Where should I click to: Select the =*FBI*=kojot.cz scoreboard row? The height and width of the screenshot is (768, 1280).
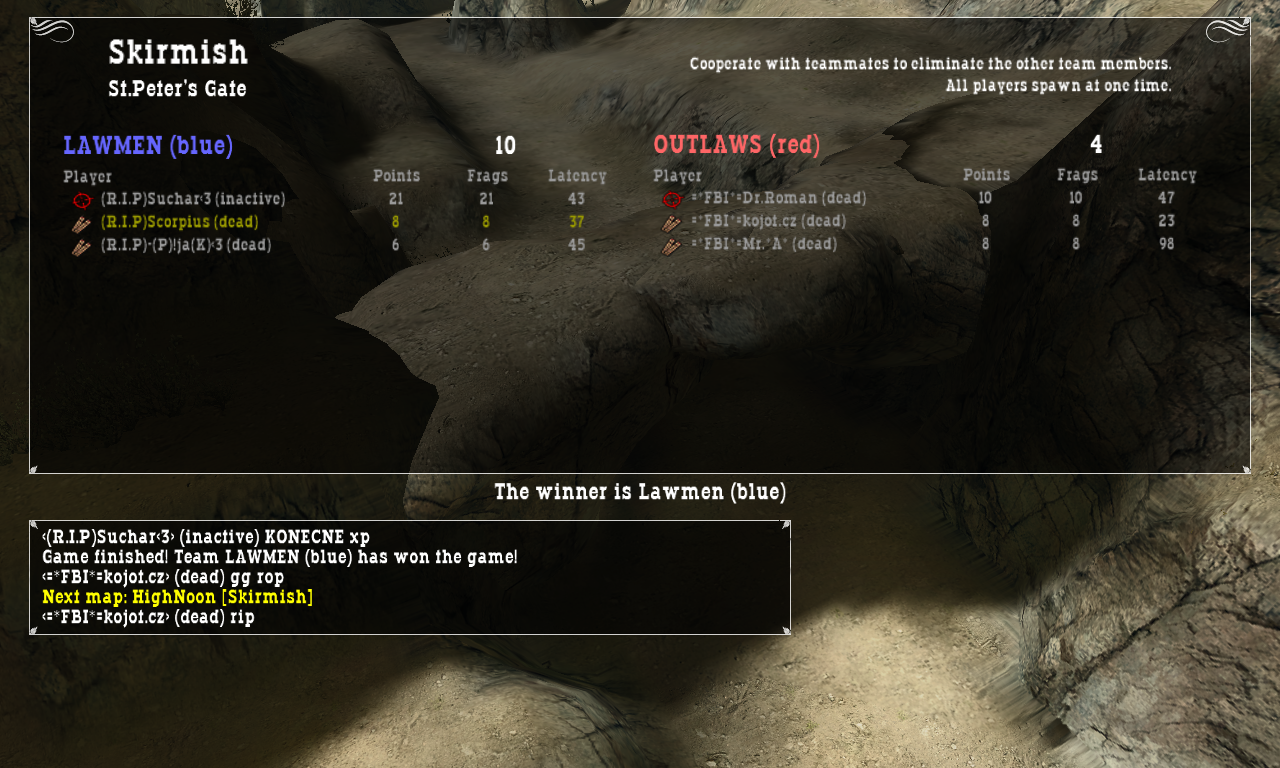coord(768,221)
